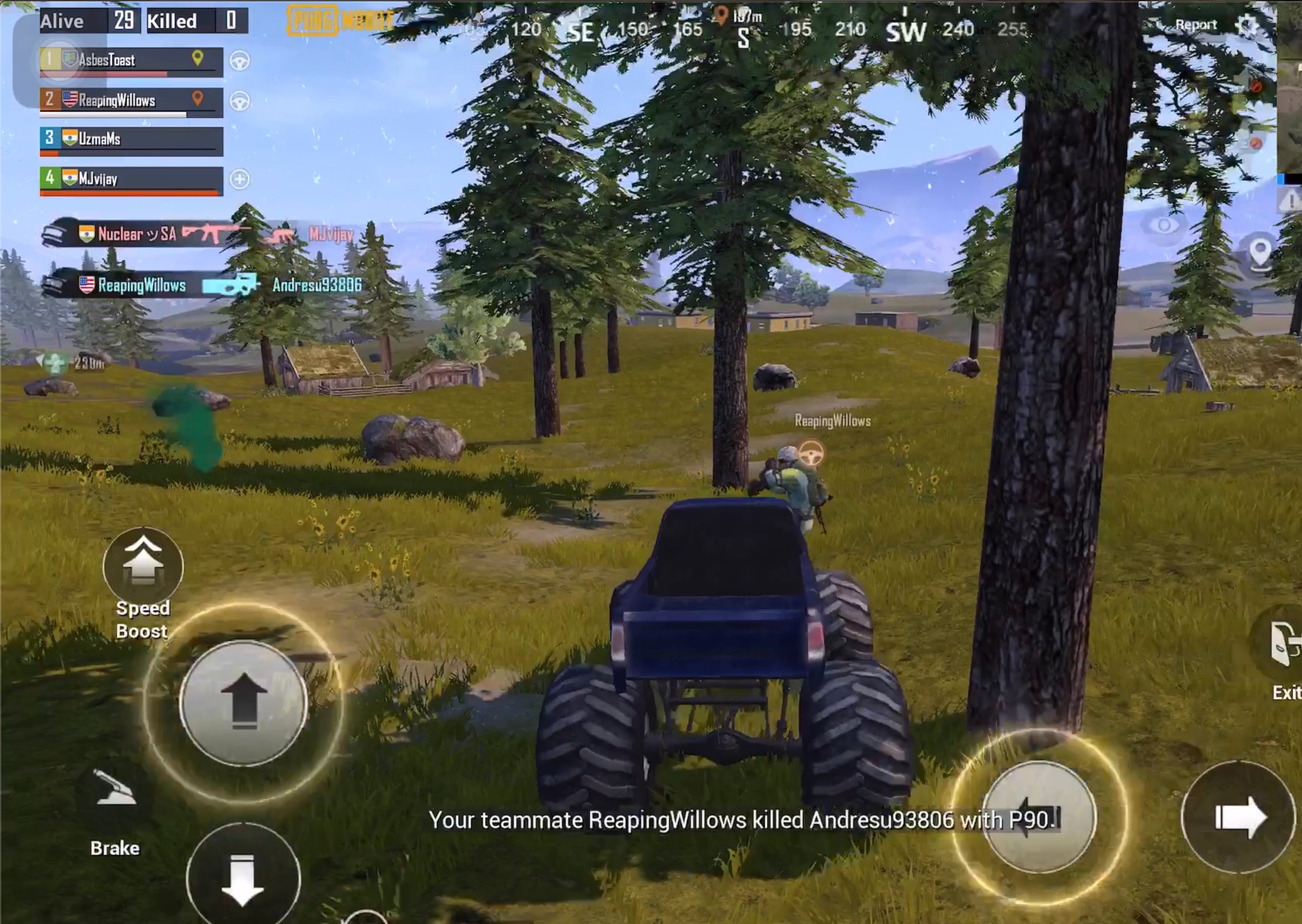Viewport: 1302px width, 924px height.
Task: Click the Report button
Action: click(1198, 24)
